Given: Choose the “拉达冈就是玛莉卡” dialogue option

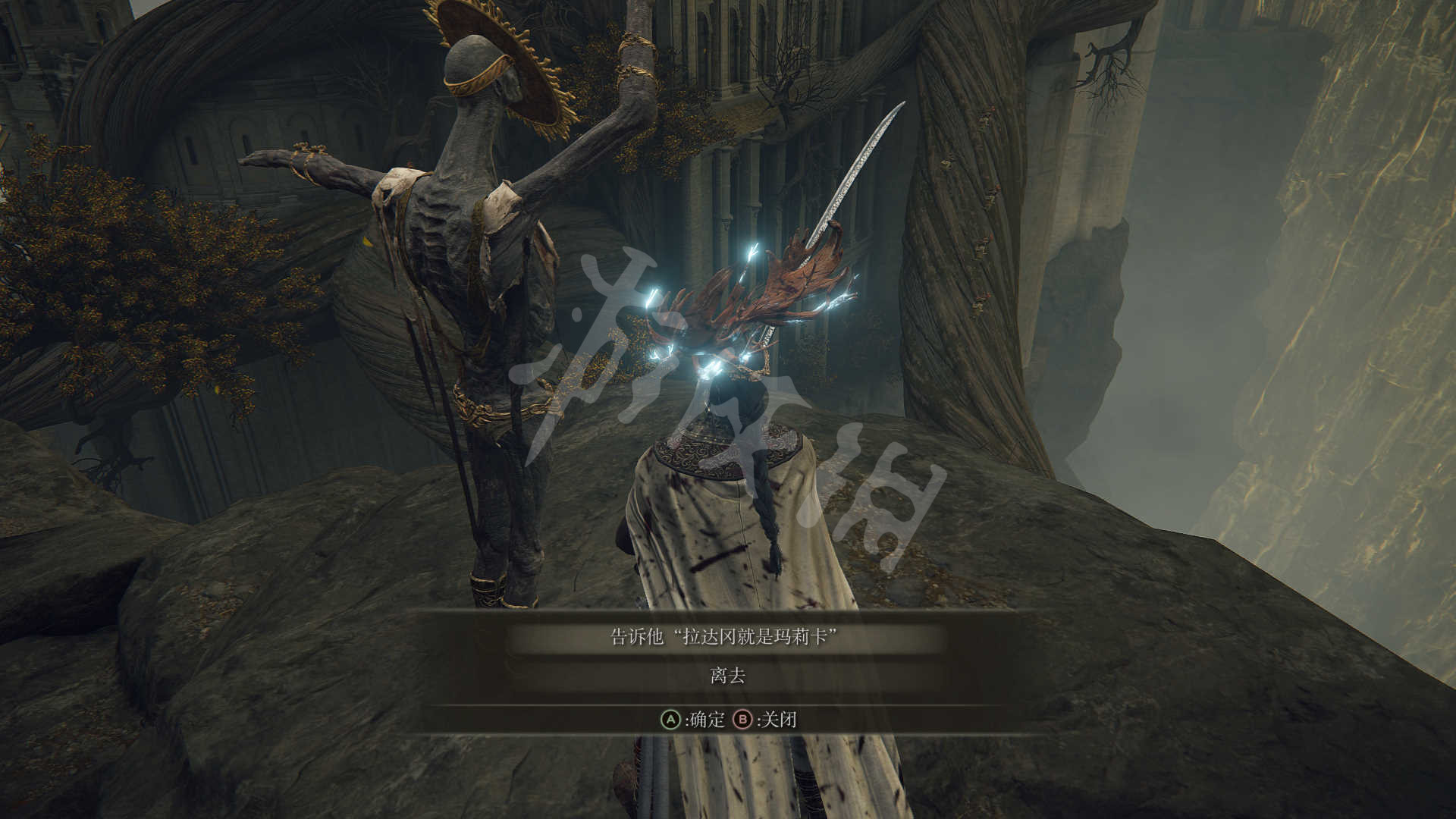Looking at the screenshot, I should 726,637.
